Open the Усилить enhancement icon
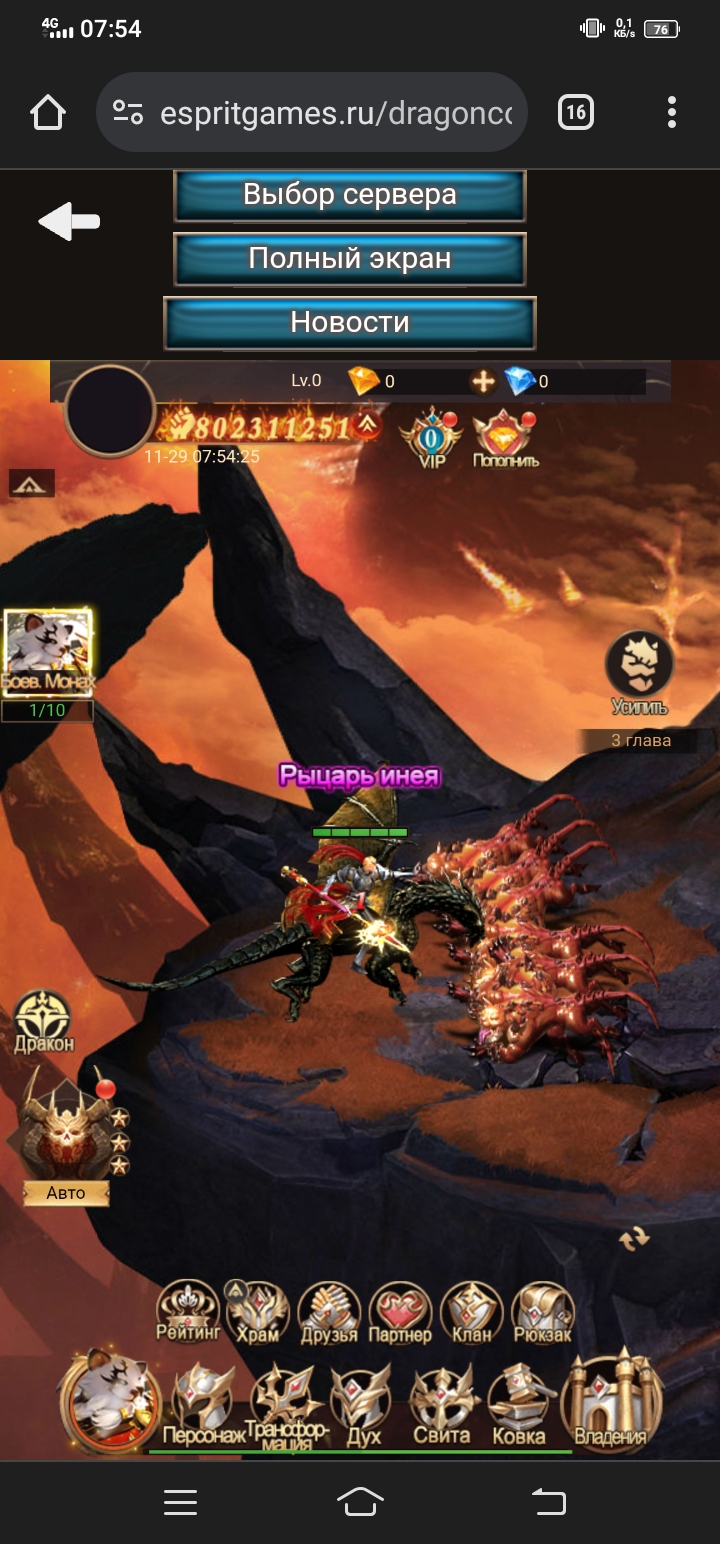This screenshot has width=720, height=1544. [639, 672]
